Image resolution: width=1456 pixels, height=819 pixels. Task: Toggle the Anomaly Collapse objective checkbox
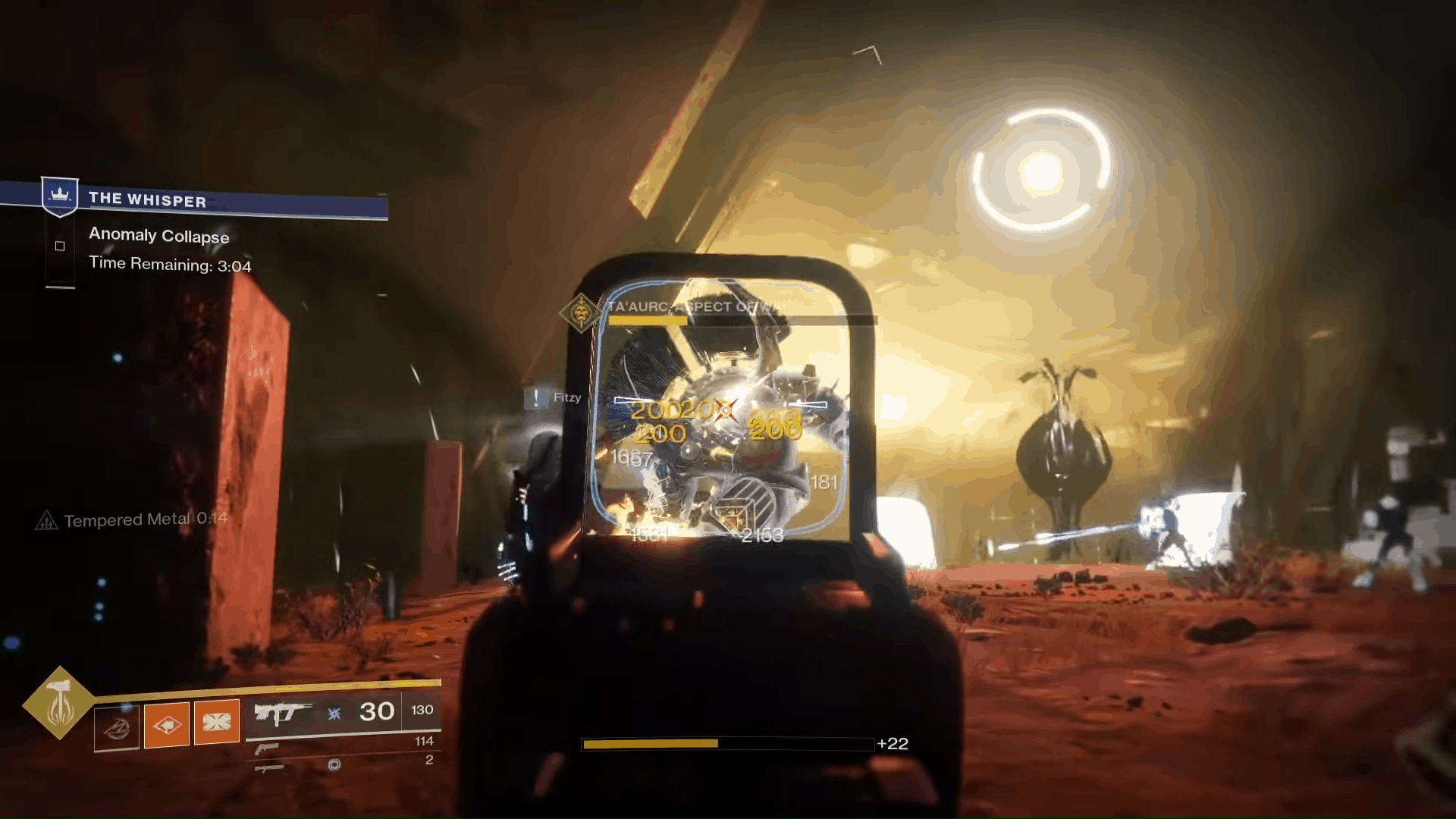pos(60,246)
